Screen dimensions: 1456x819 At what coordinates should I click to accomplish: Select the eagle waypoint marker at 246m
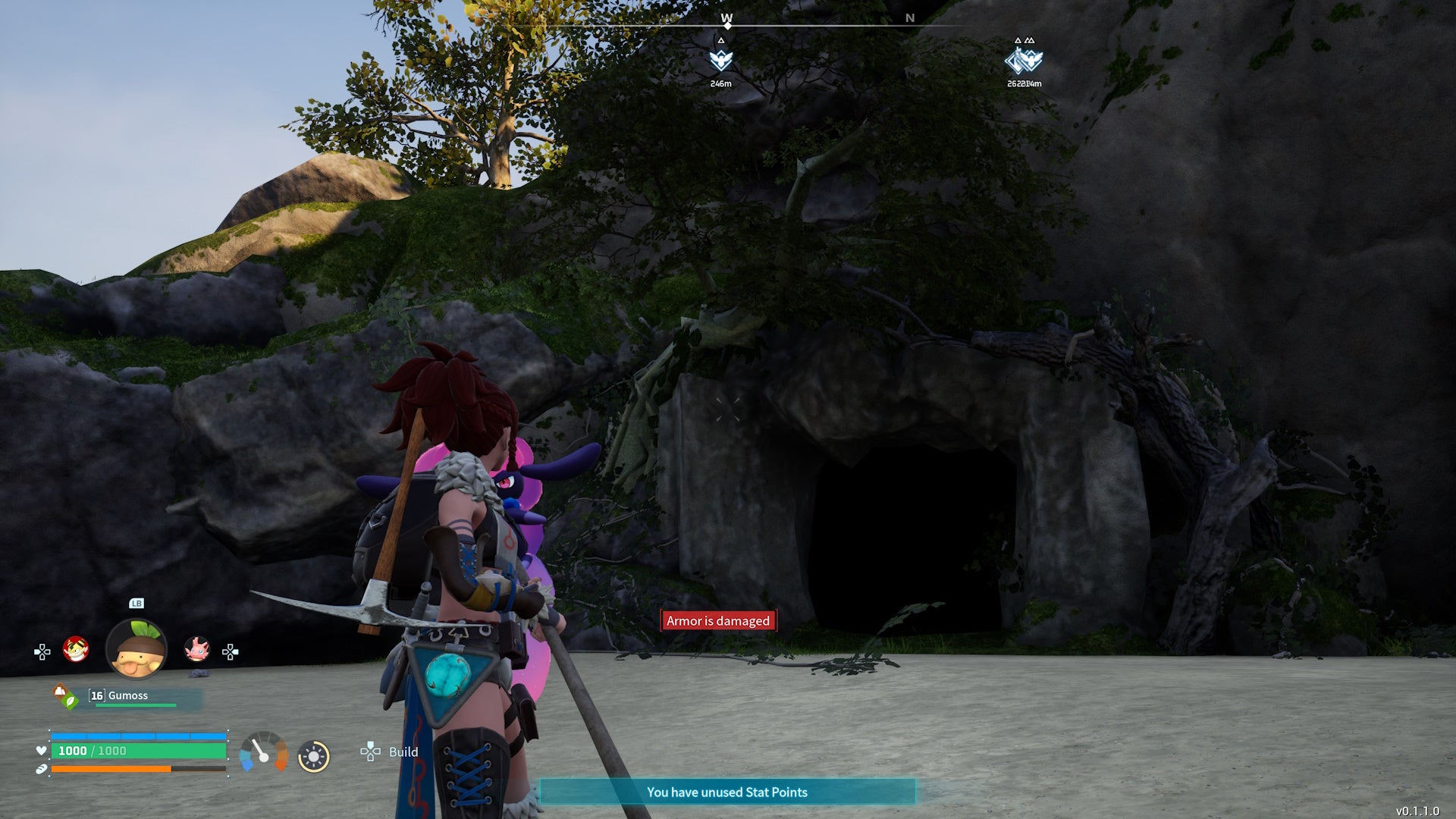click(720, 60)
